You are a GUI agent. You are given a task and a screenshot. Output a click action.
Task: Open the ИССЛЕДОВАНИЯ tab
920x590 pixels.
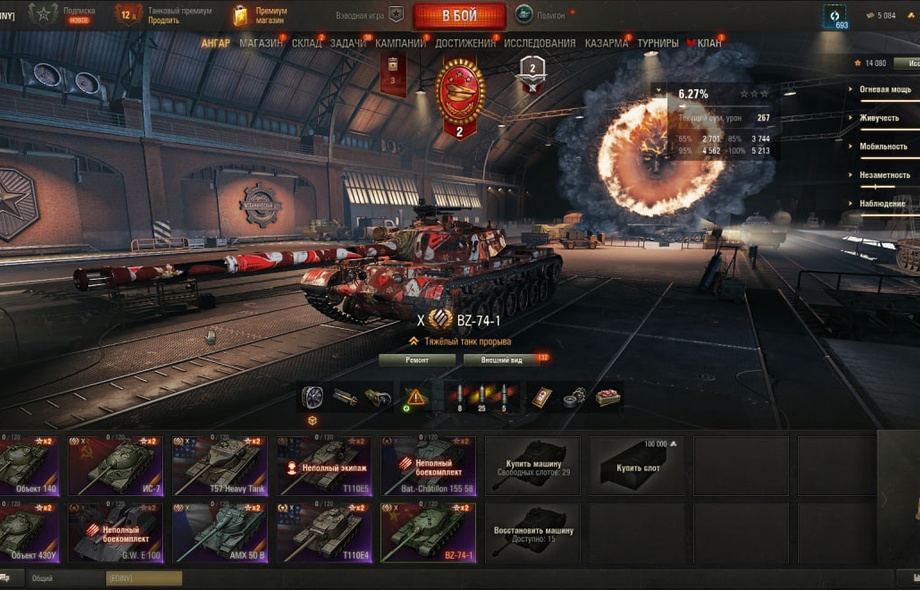tap(540, 43)
